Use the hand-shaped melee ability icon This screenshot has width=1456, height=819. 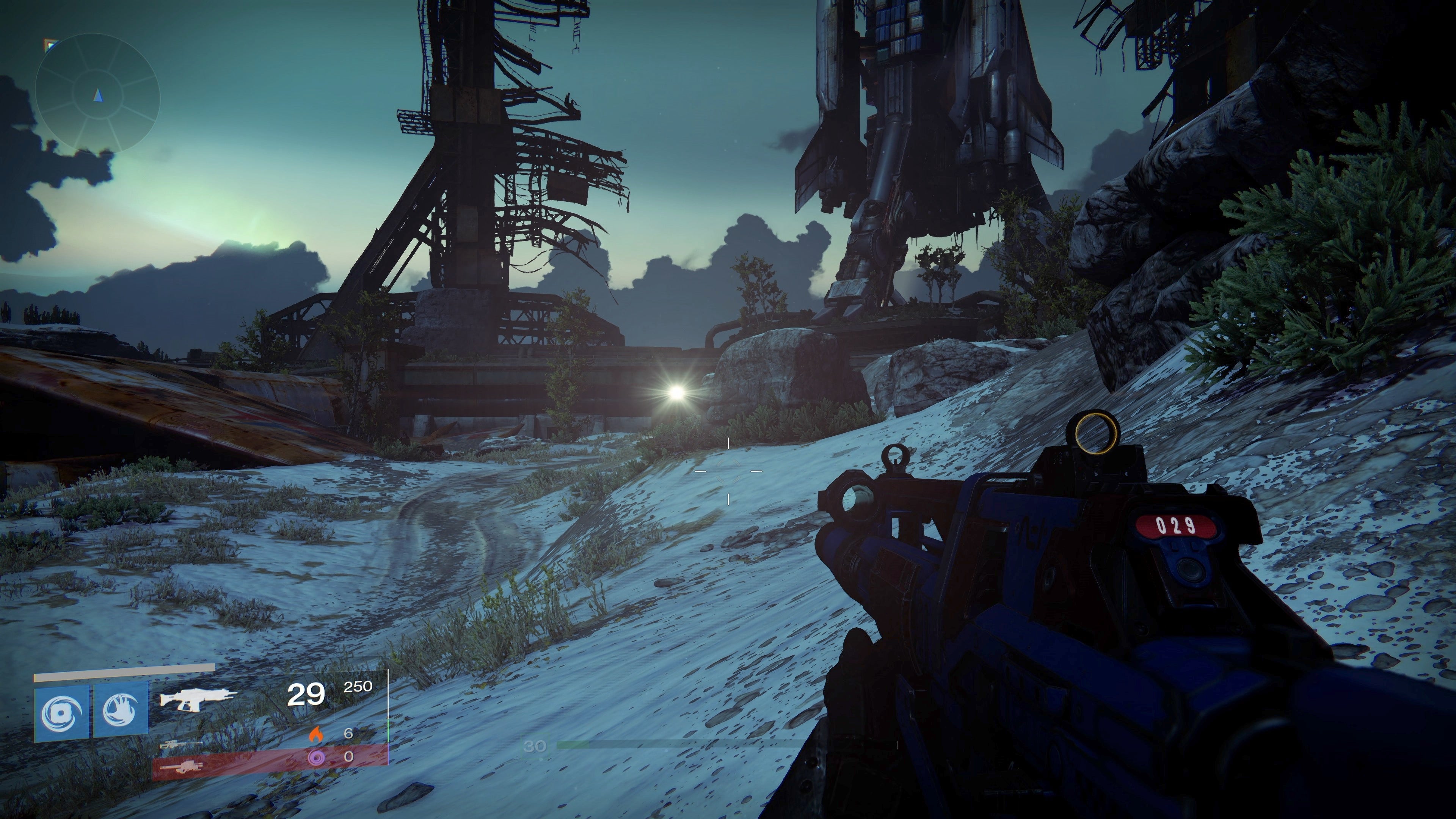coord(121,712)
